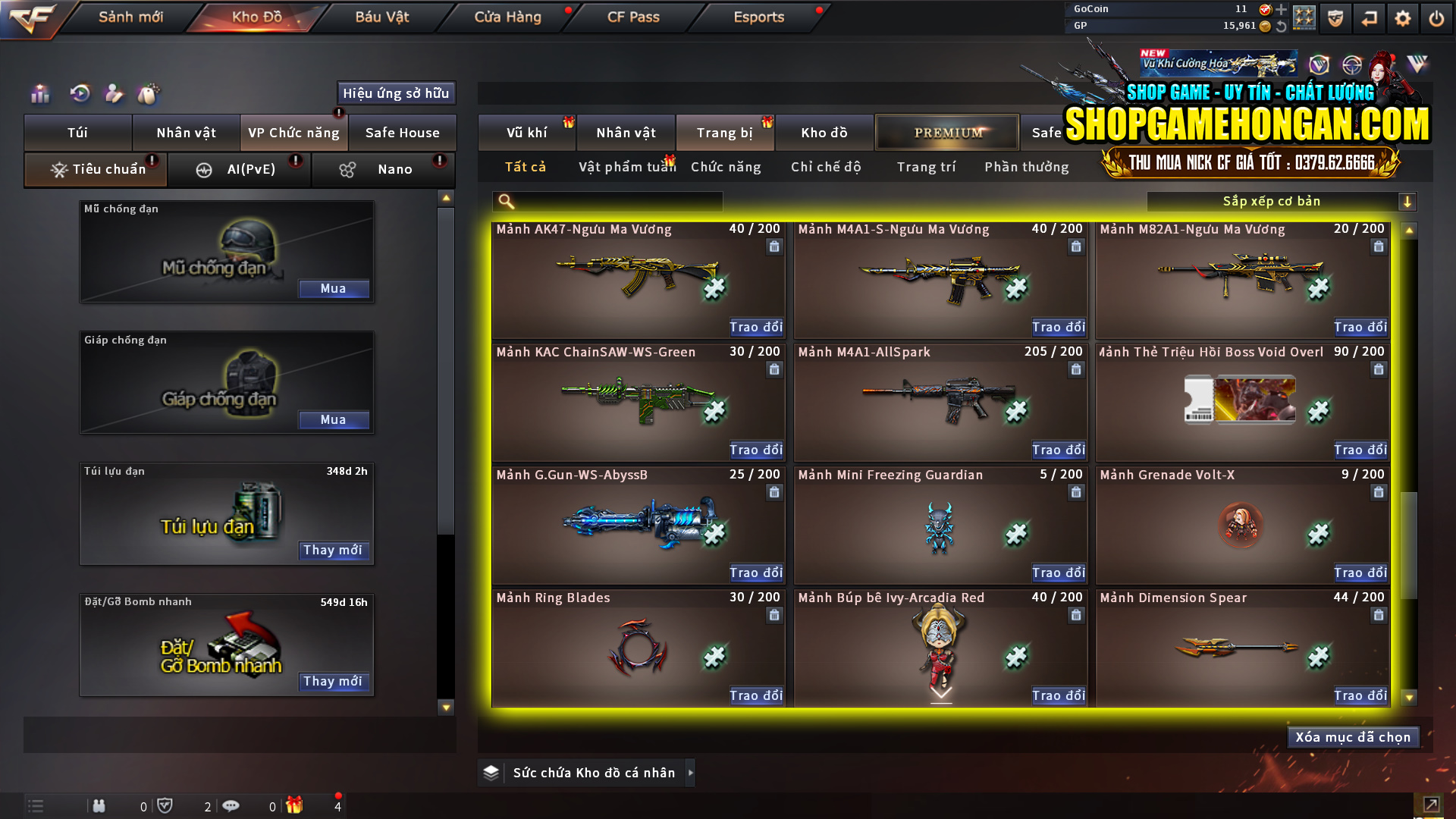This screenshot has height=819, width=1456.
Task: Open the gift box icon on the bottom bar
Action: coord(296,805)
